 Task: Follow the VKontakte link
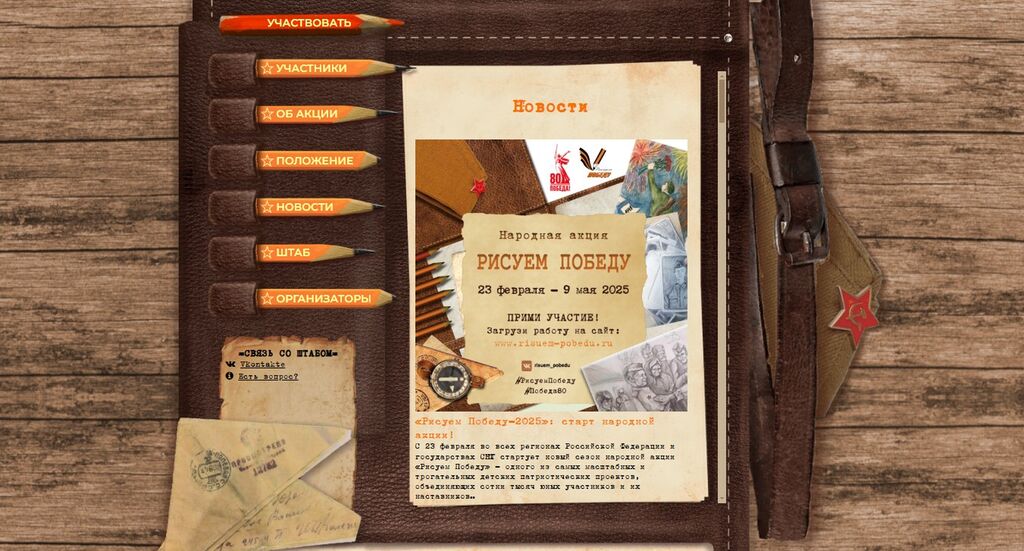pos(262,365)
